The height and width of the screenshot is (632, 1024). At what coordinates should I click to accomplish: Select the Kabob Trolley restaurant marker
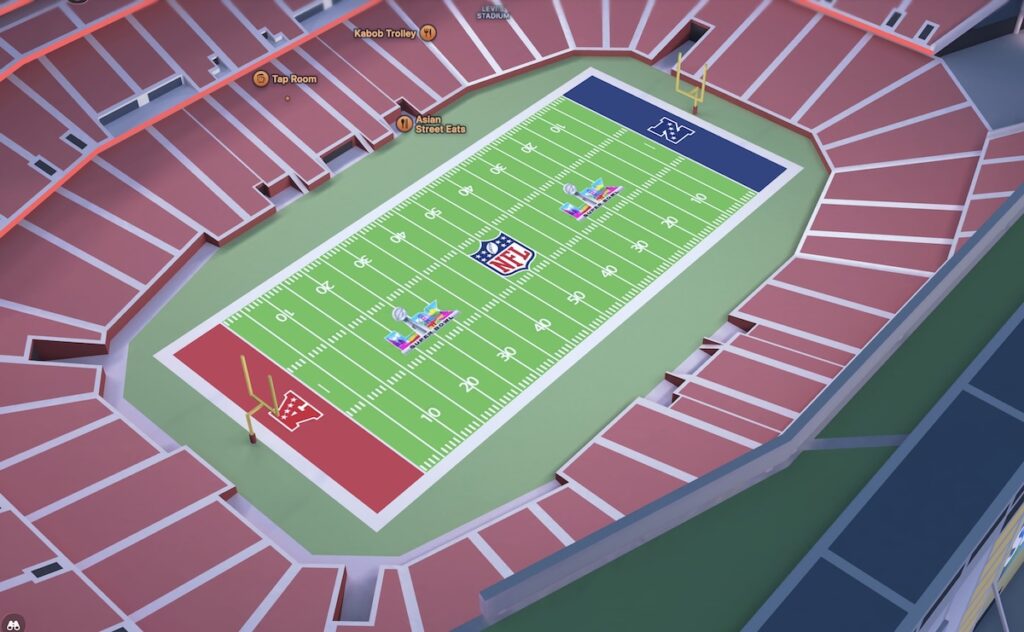[x=428, y=33]
